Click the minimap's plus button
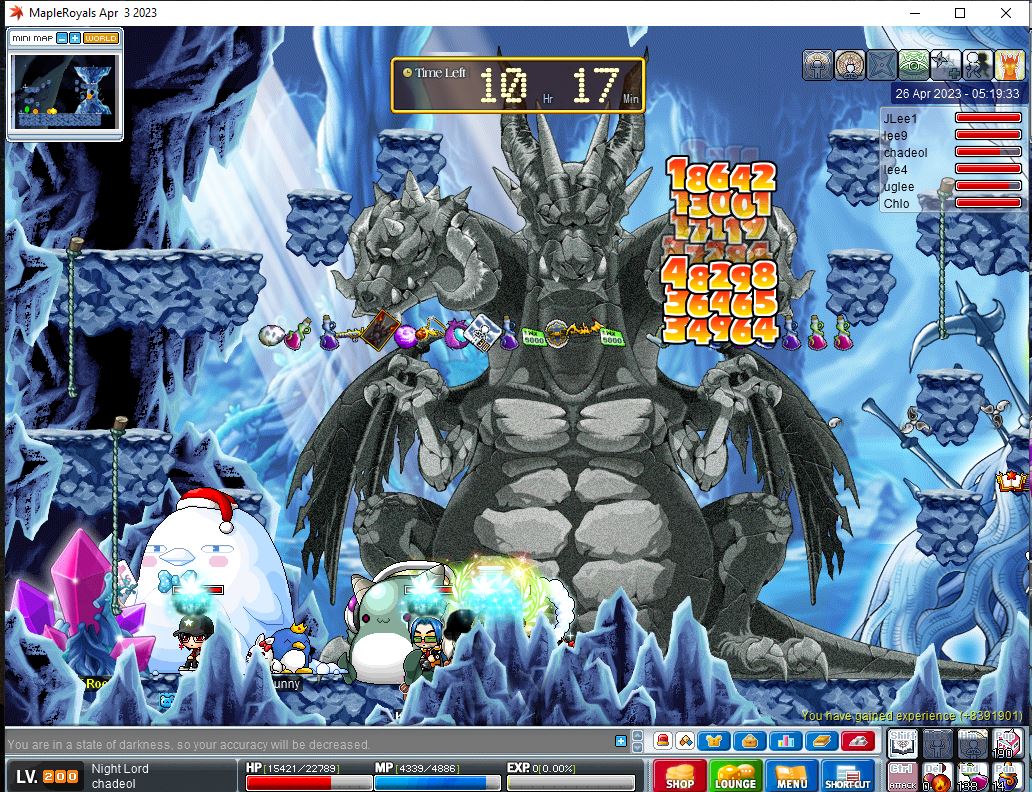Viewport: 1032px width, 792px height. pyautogui.click(x=74, y=38)
